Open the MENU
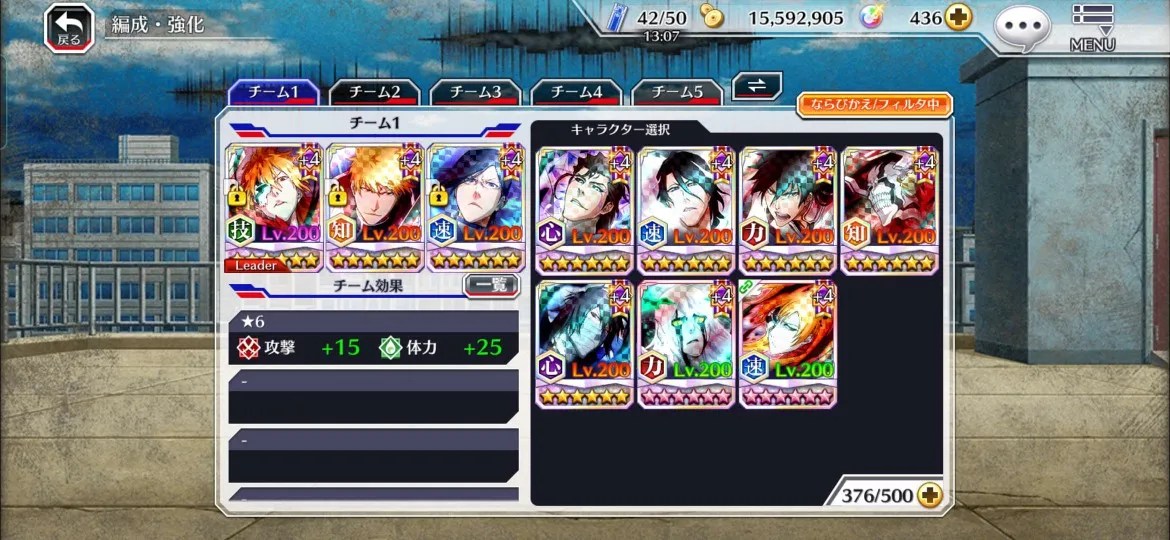Viewport: 1170px width, 540px height. click(x=1092, y=27)
